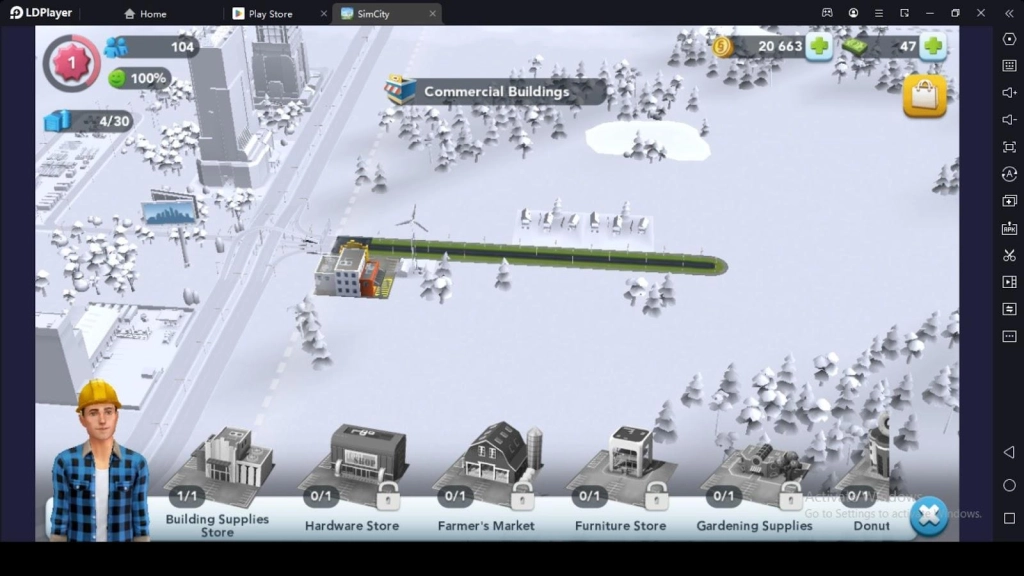Add more Simoleon coins with plus

point(819,46)
